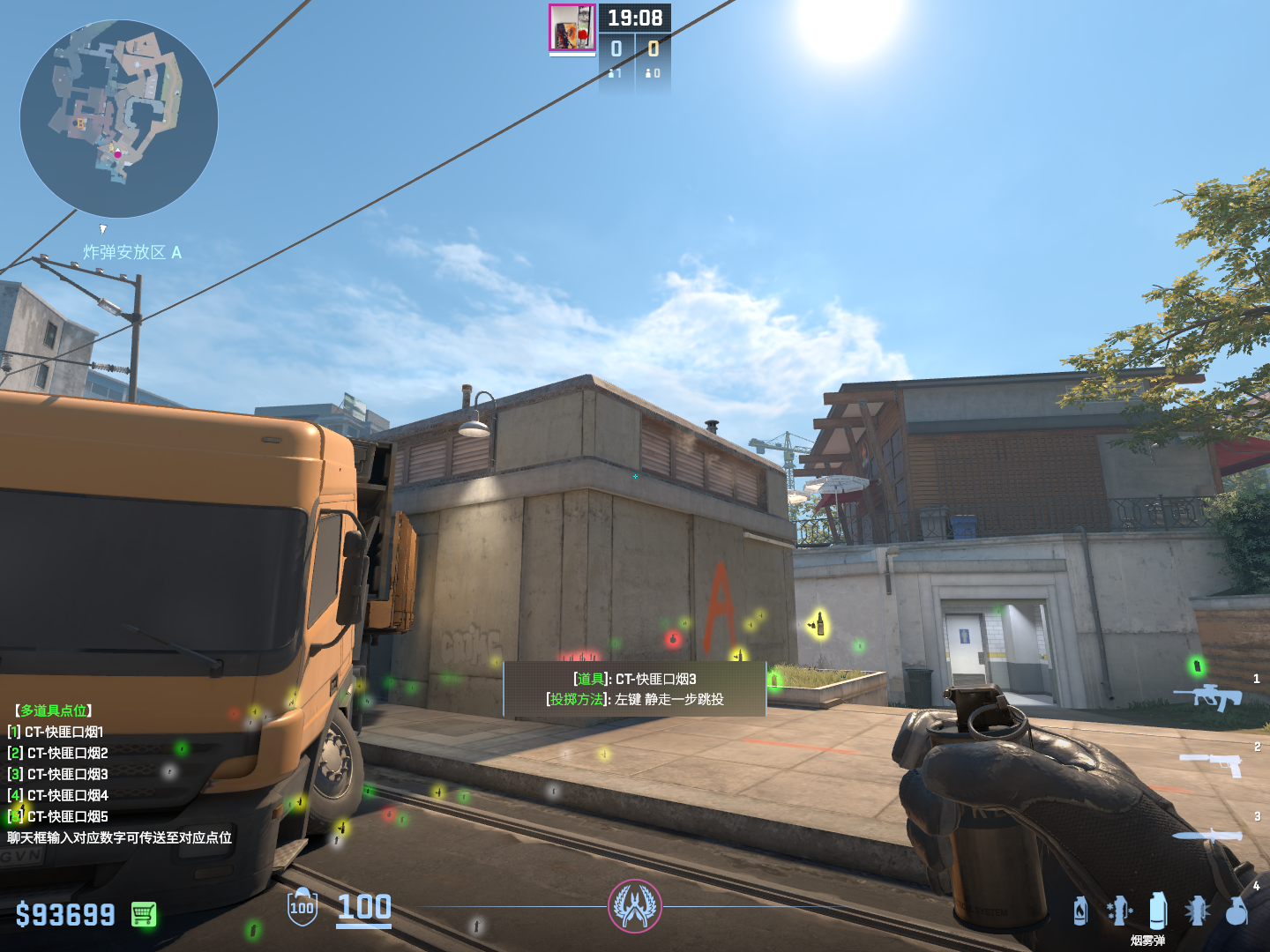Choose the flashbang grenade icon

(x=1197, y=911)
